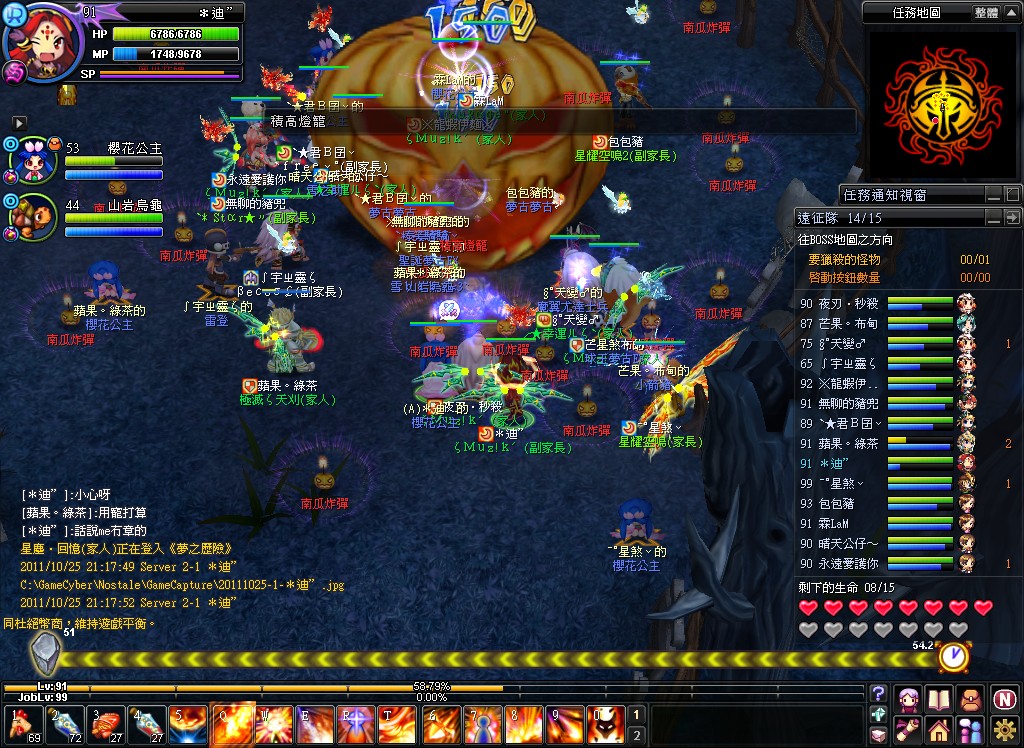Open the gear settings menu
This screenshot has width=1024, height=748.
[1004, 729]
